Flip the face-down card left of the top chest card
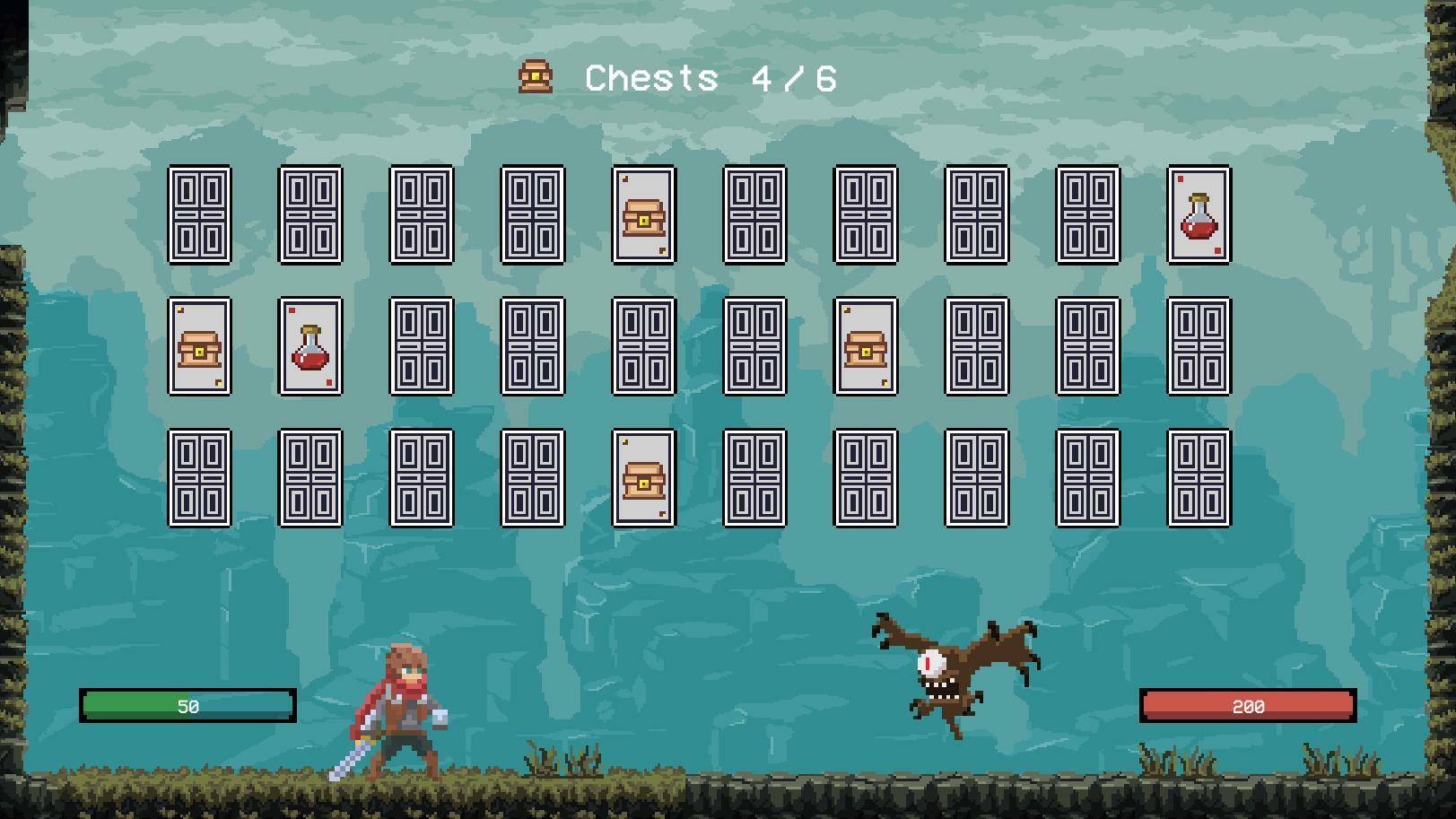This screenshot has height=819, width=1456. (534, 215)
